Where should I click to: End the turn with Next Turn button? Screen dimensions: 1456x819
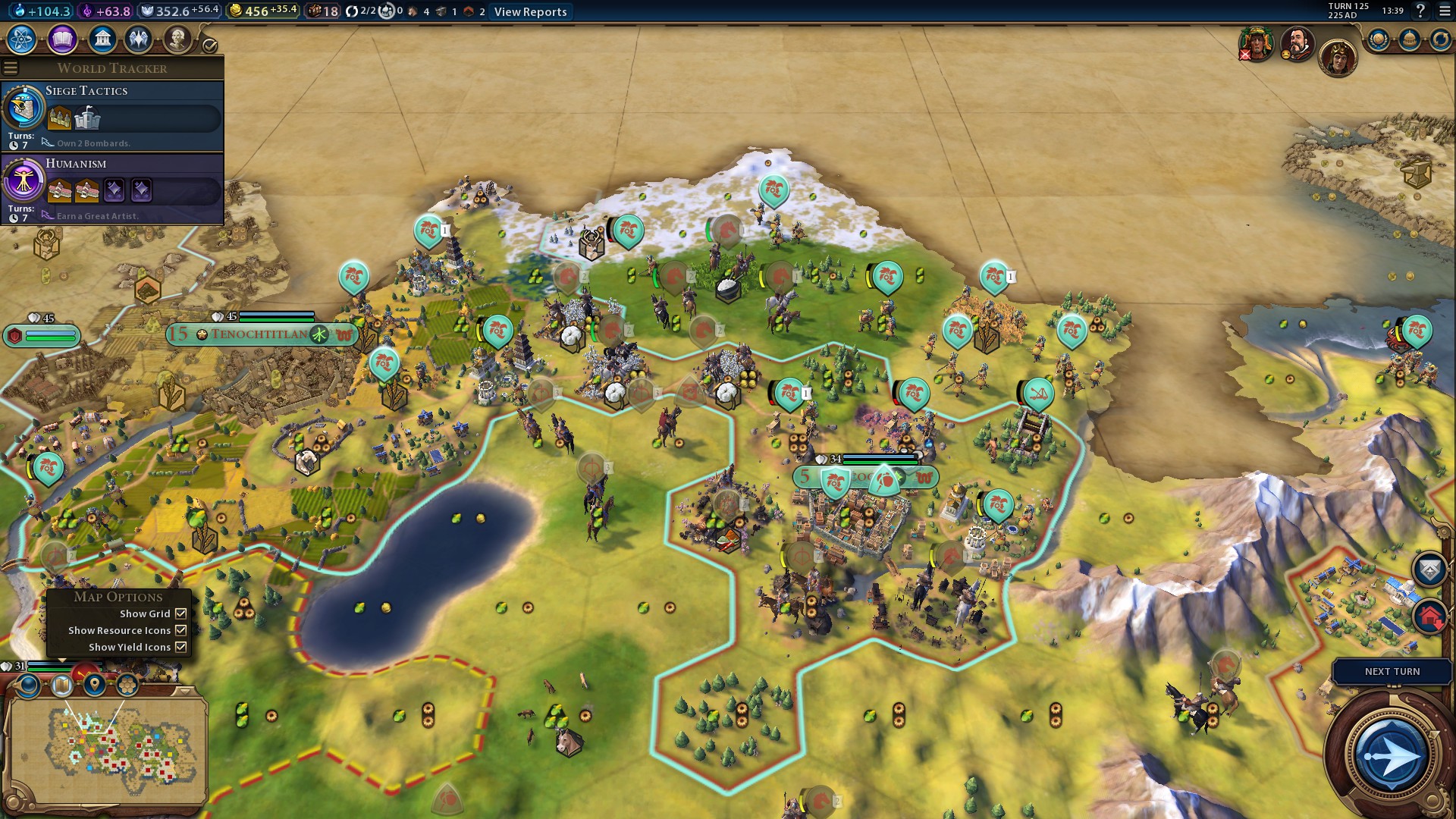tap(1392, 755)
